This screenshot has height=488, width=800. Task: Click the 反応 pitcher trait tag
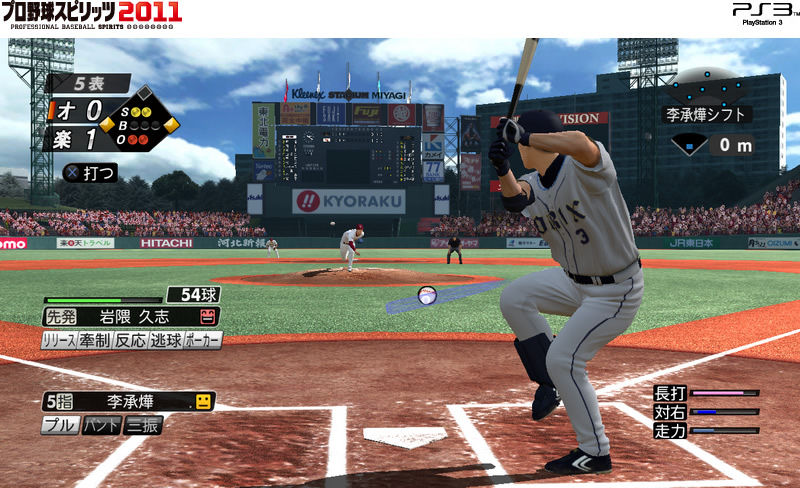(130, 340)
